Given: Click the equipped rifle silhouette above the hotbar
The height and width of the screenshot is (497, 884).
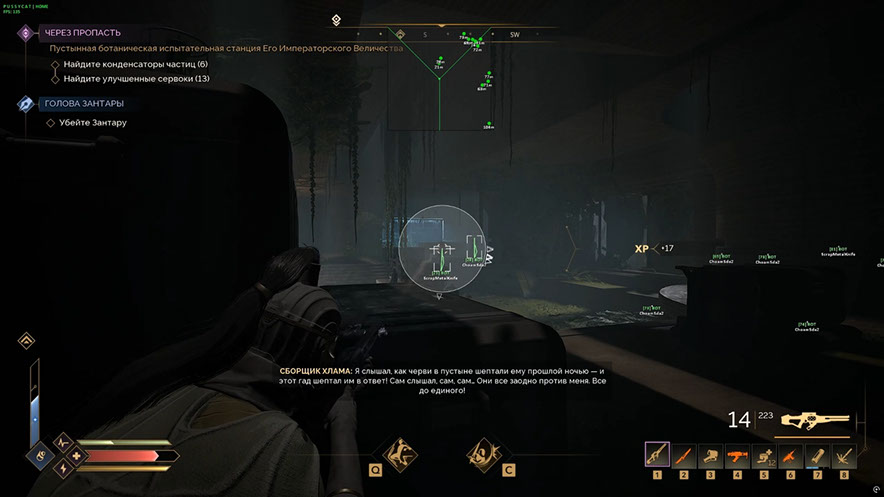Looking at the screenshot, I should [x=816, y=421].
